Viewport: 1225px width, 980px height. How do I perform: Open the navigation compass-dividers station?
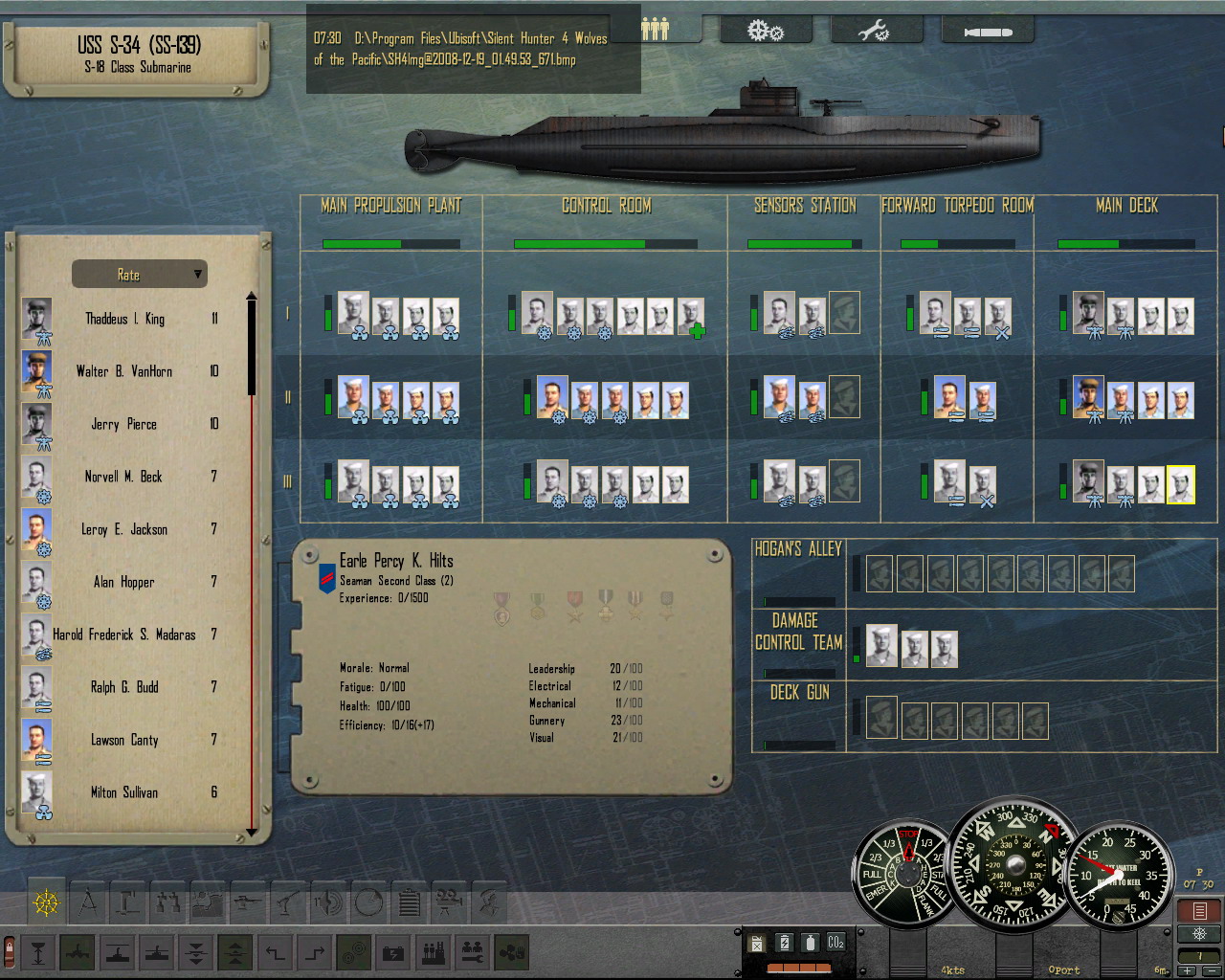(88, 902)
